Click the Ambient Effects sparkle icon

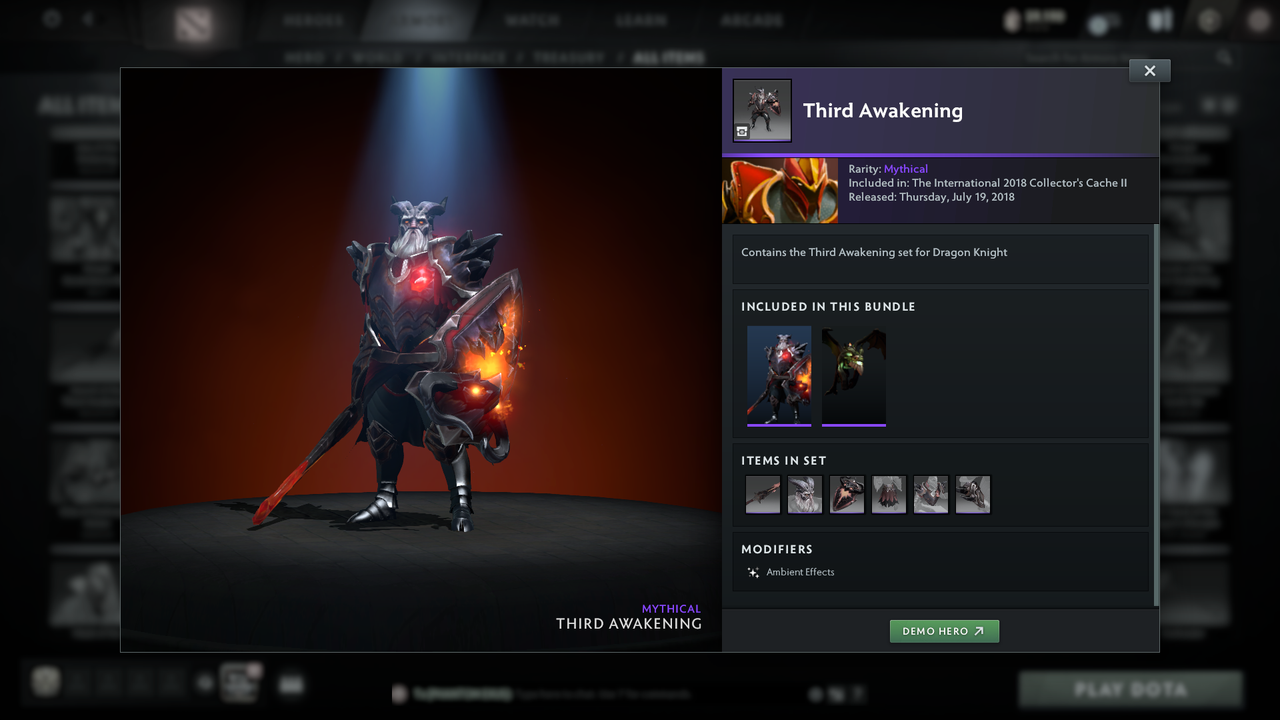click(x=752, y=572)
